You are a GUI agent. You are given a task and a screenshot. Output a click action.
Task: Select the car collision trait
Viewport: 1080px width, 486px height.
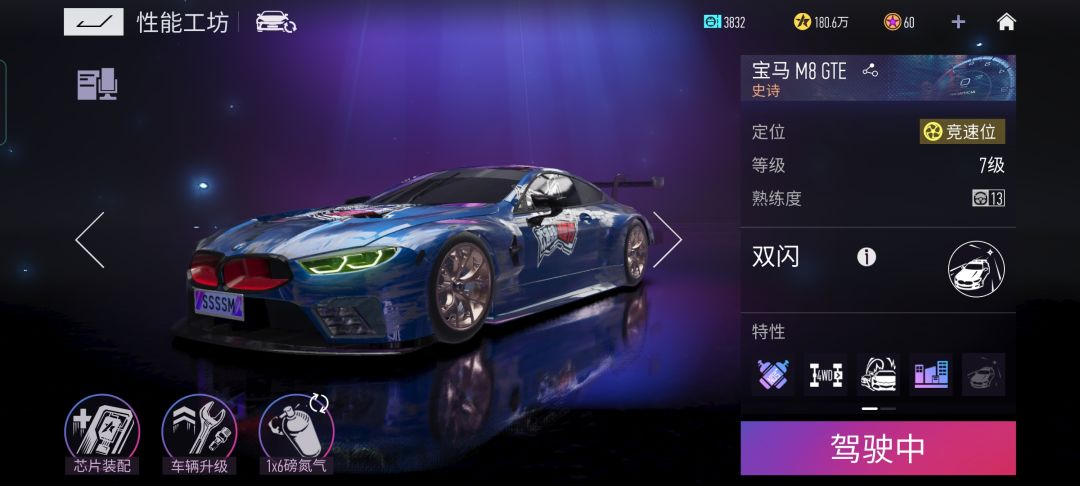tap(878, 375)
